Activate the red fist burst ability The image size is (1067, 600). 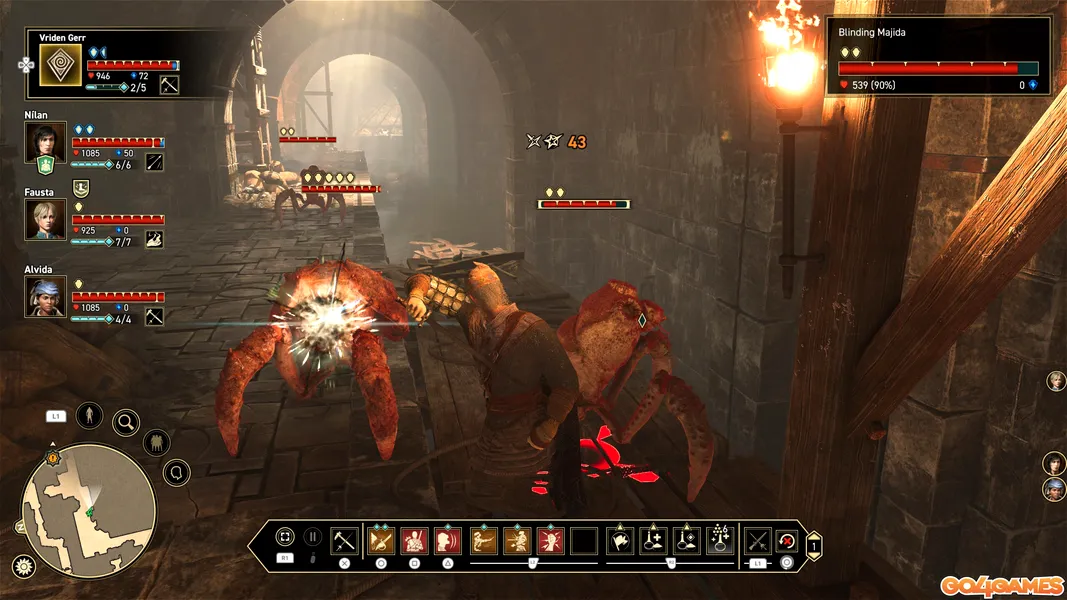point(550,541)
